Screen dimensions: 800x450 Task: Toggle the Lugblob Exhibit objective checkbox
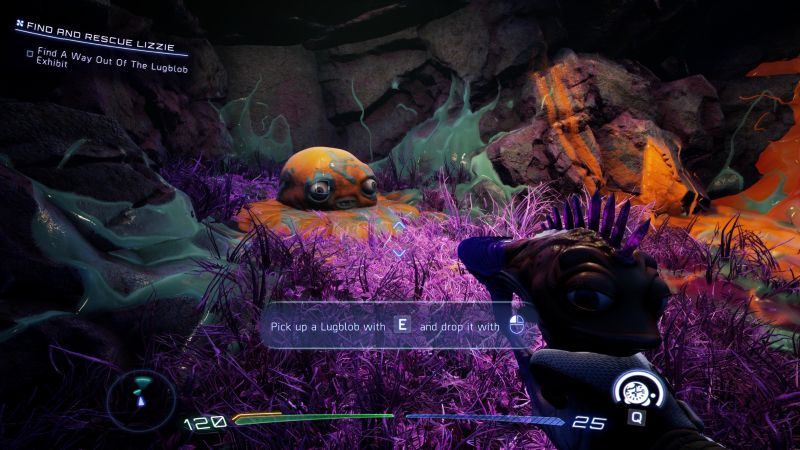tap(29, 54)
